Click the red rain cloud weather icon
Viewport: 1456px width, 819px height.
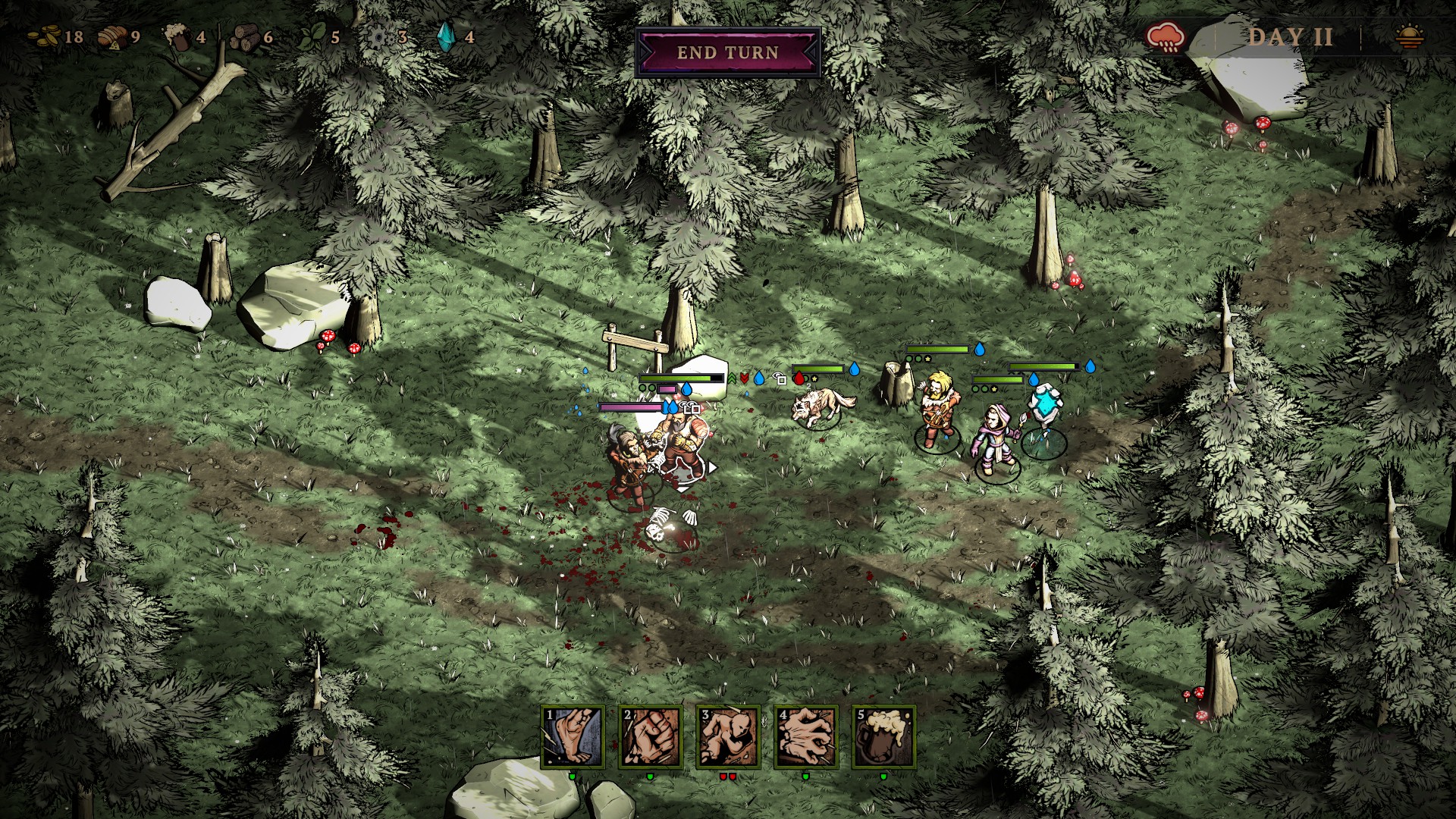(1166, 36)
